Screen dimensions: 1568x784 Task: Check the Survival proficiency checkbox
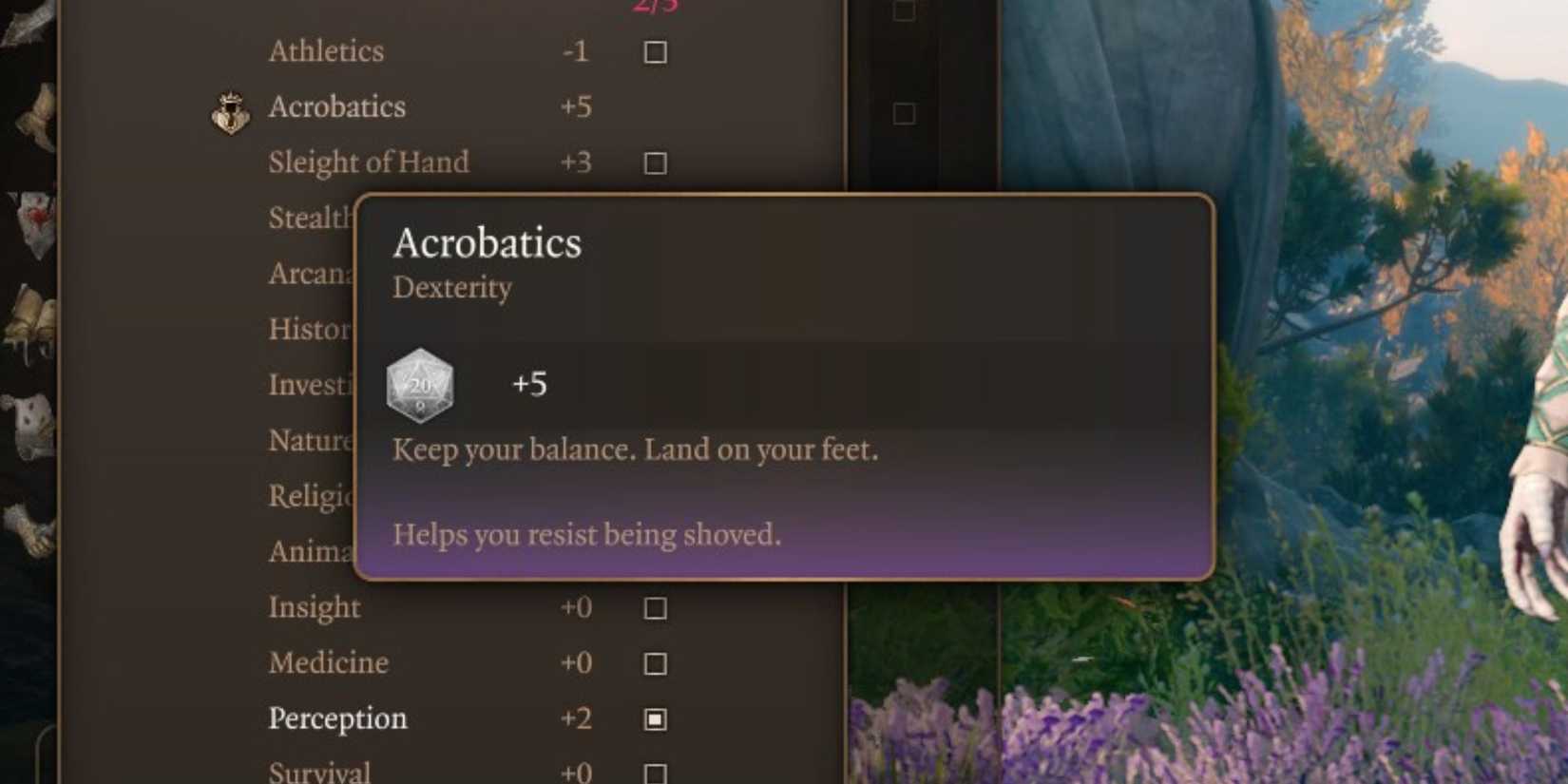point(654,773)
